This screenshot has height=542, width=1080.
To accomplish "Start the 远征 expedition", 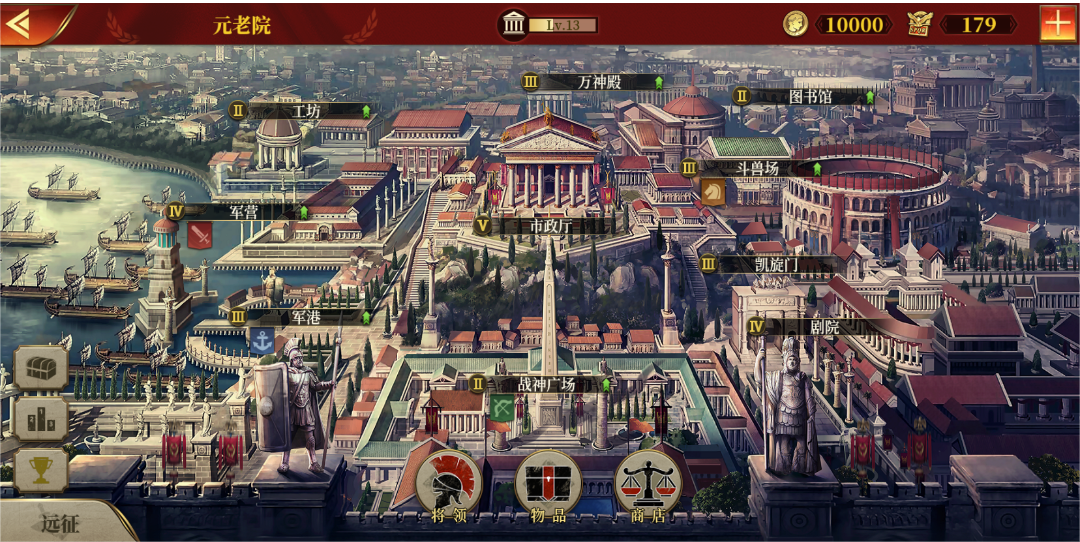I will [58, 522].
